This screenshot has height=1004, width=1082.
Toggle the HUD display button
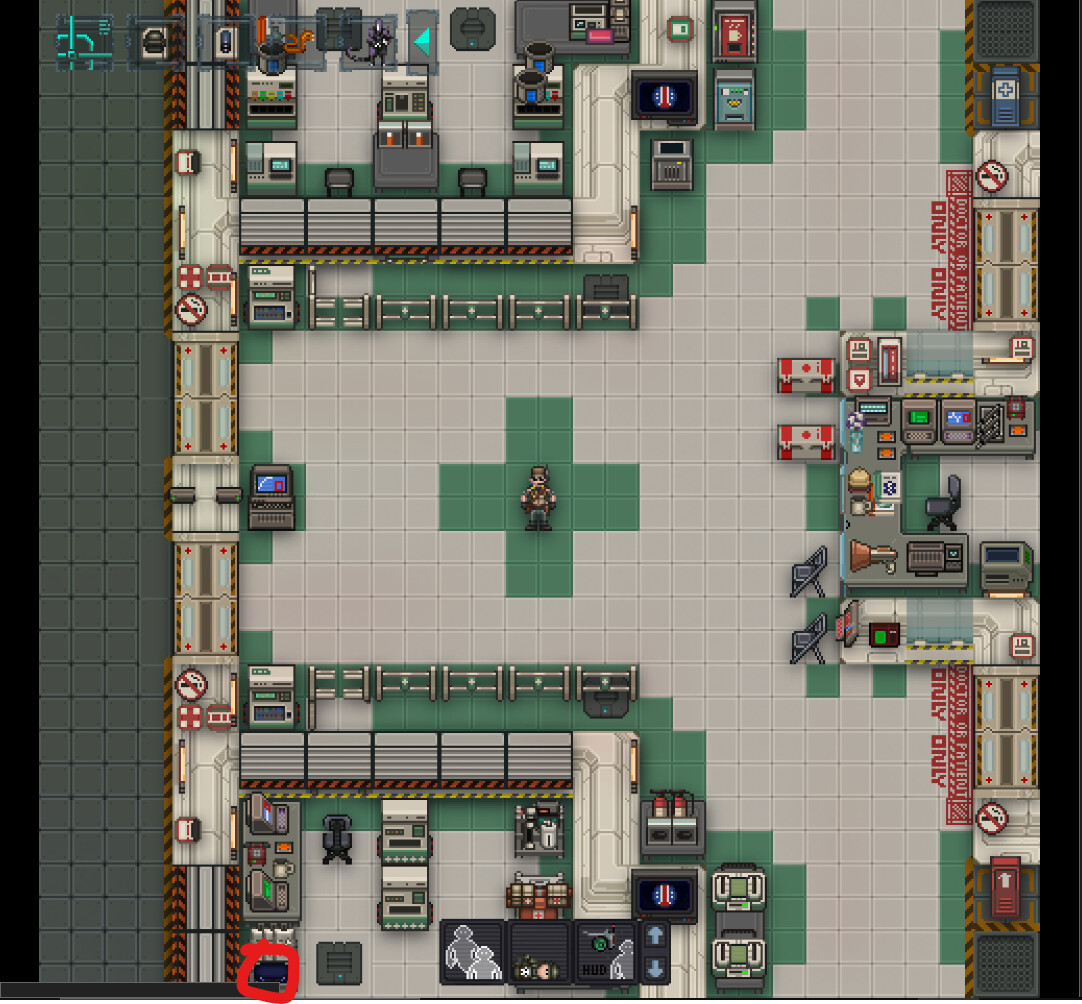point(605,953)
